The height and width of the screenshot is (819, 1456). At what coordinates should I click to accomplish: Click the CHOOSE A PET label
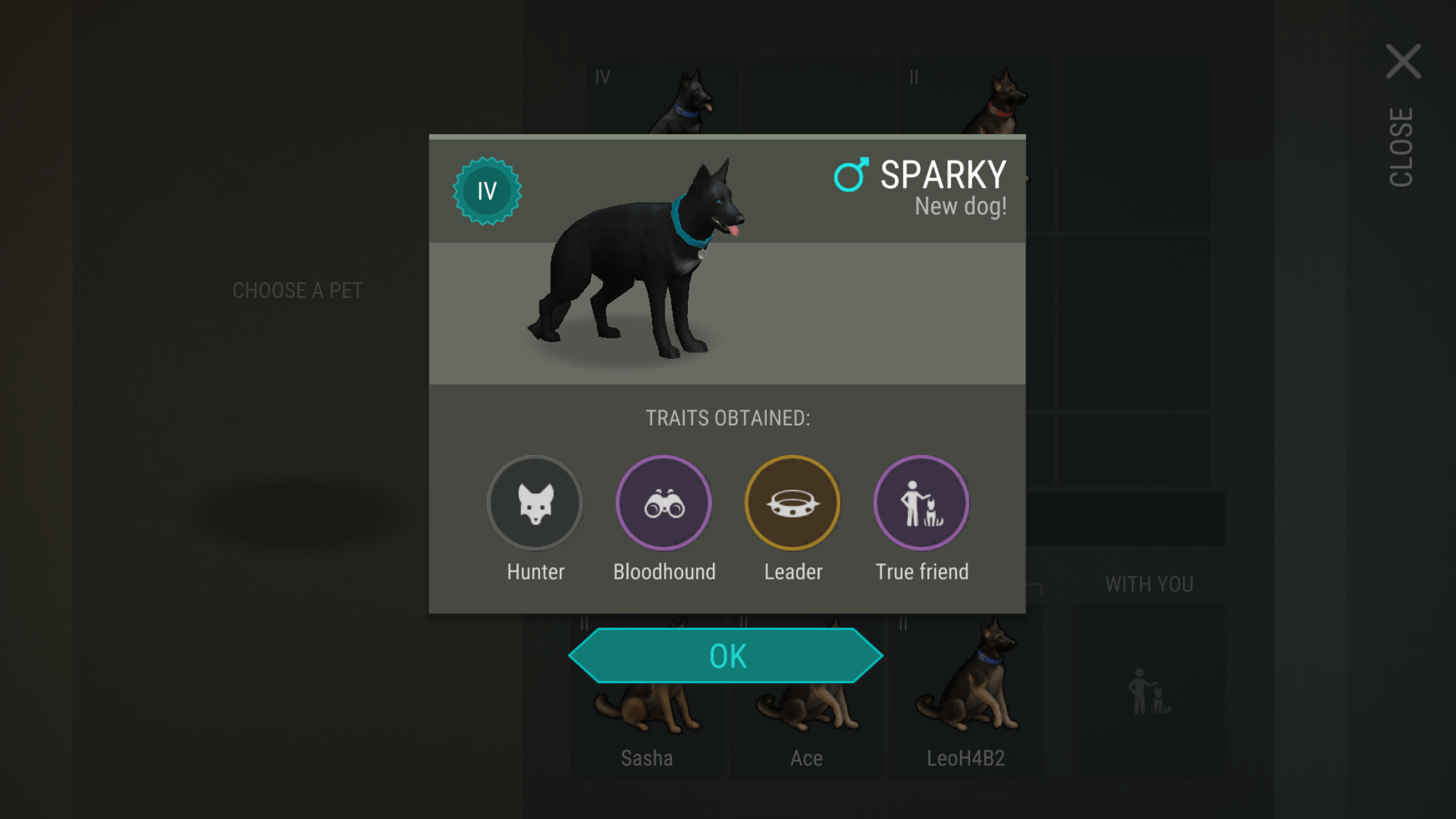(297, 290)
